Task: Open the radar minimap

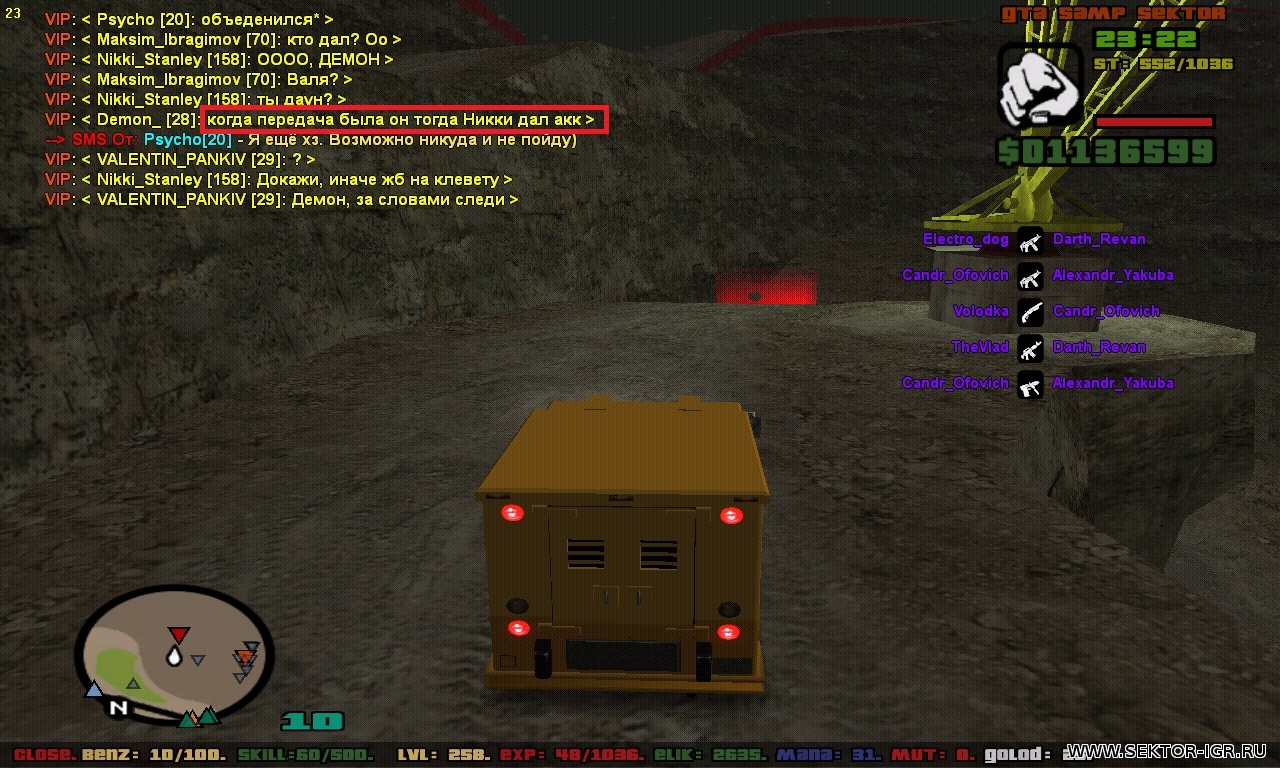Action: coord(173,655)
